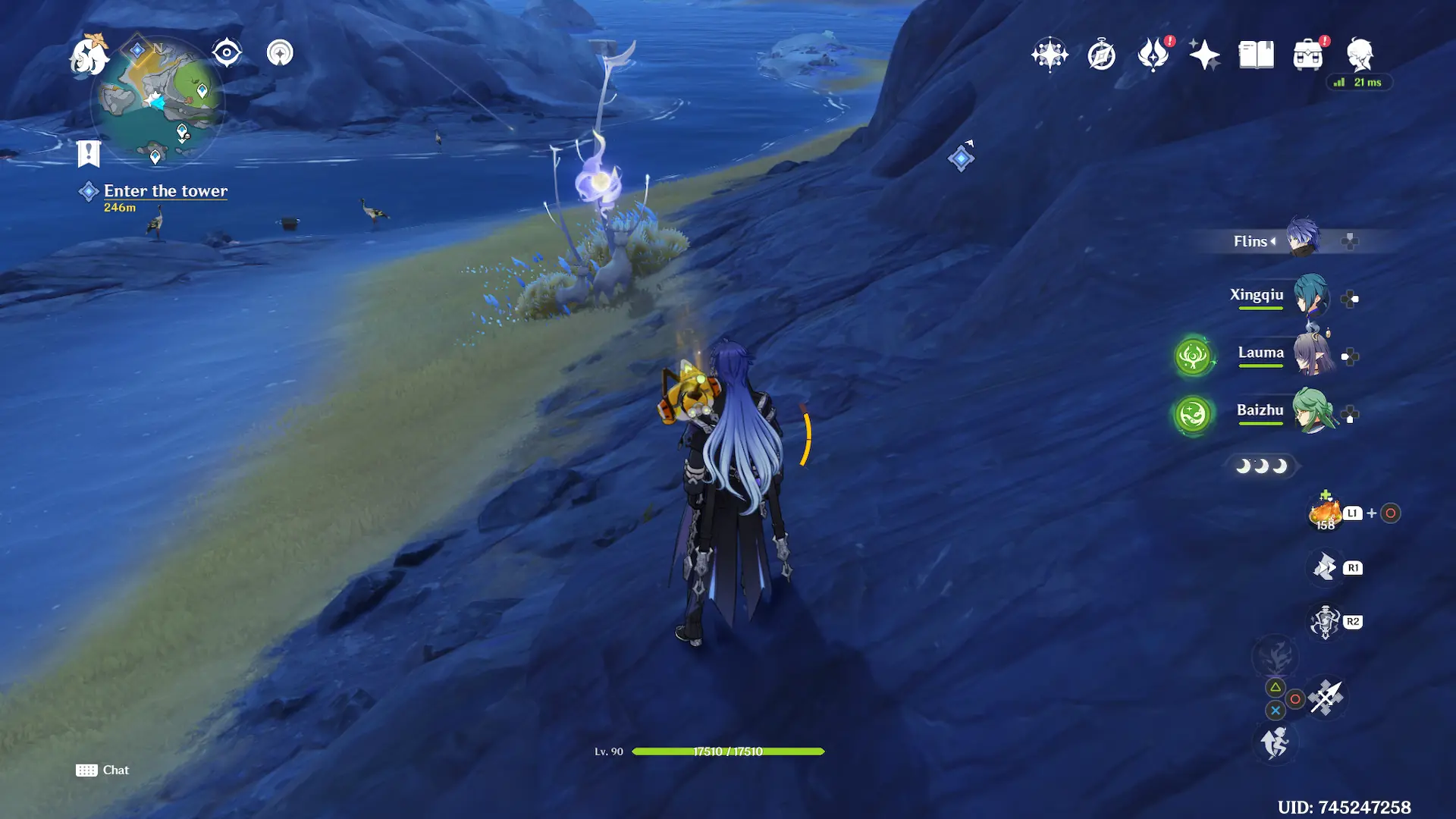This screenshot has height=819, width=1456.
Task: Use the food quick-slot item with 158
Action: (x=1326, y=513)
